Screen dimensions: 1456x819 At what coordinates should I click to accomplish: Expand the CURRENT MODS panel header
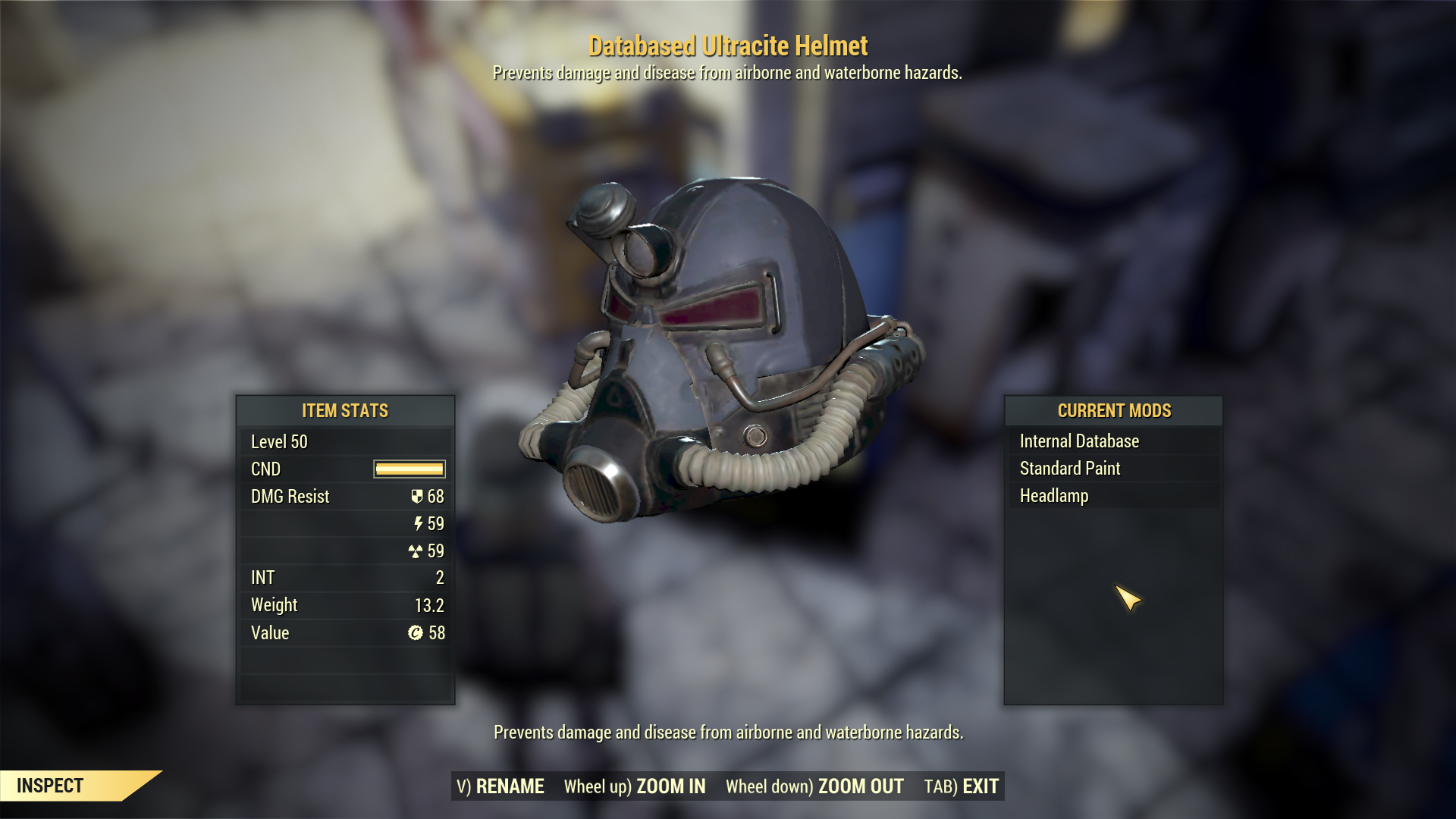pos(1113,411)
